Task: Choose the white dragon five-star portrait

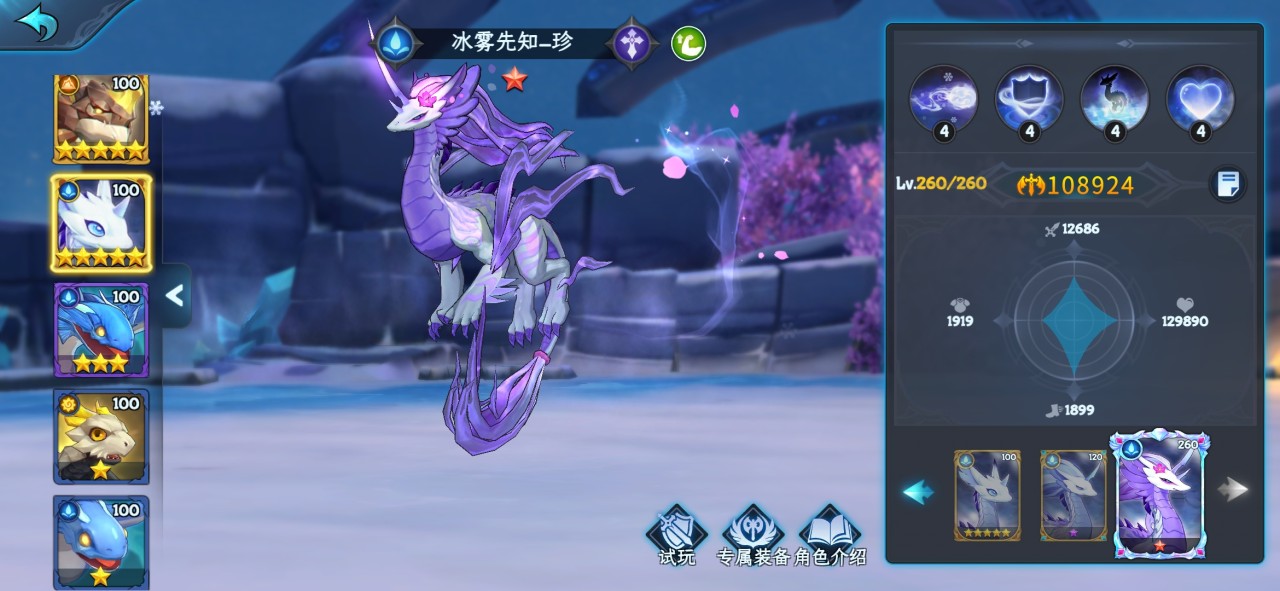Action: (101, 223)
